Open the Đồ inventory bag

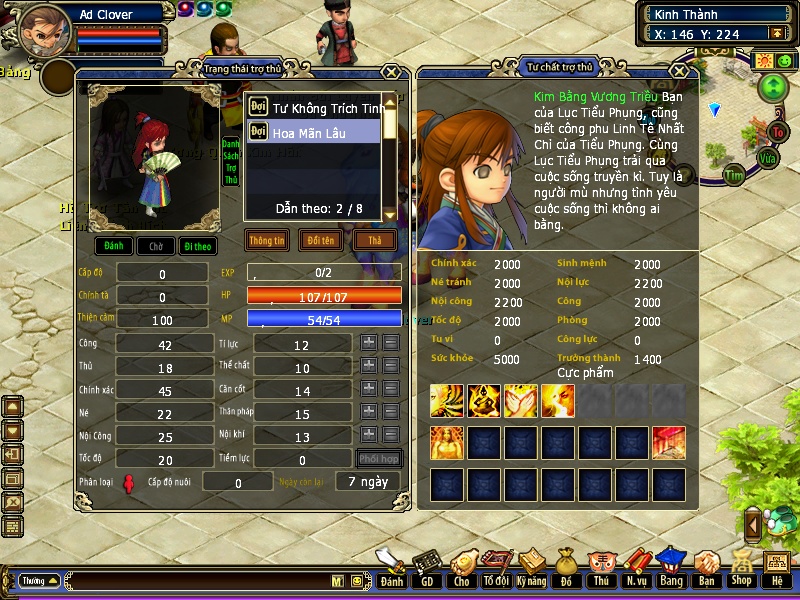[x=566, y=570]
